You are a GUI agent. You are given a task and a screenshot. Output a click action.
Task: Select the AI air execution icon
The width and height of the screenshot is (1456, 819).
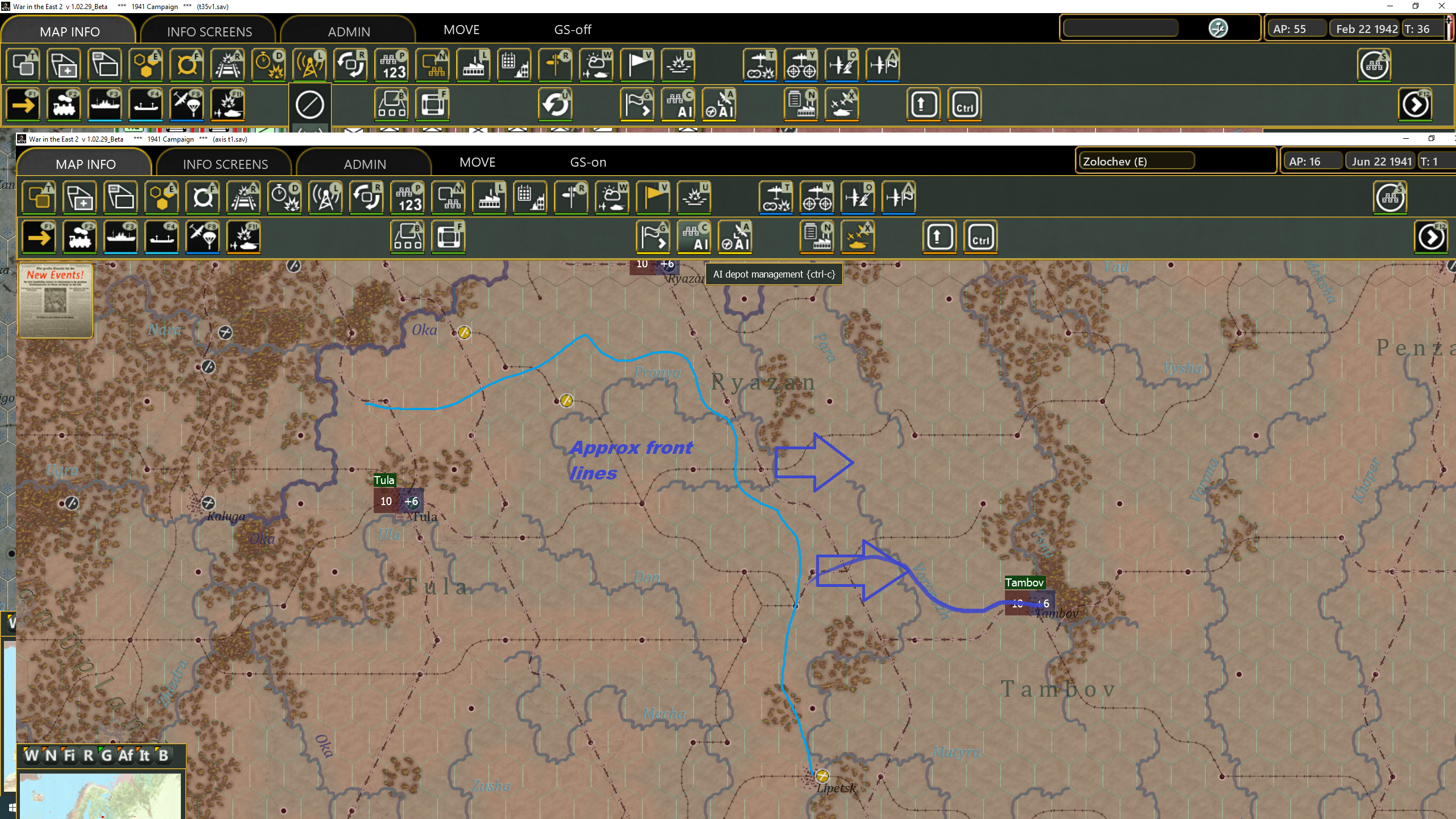(734, 236)
